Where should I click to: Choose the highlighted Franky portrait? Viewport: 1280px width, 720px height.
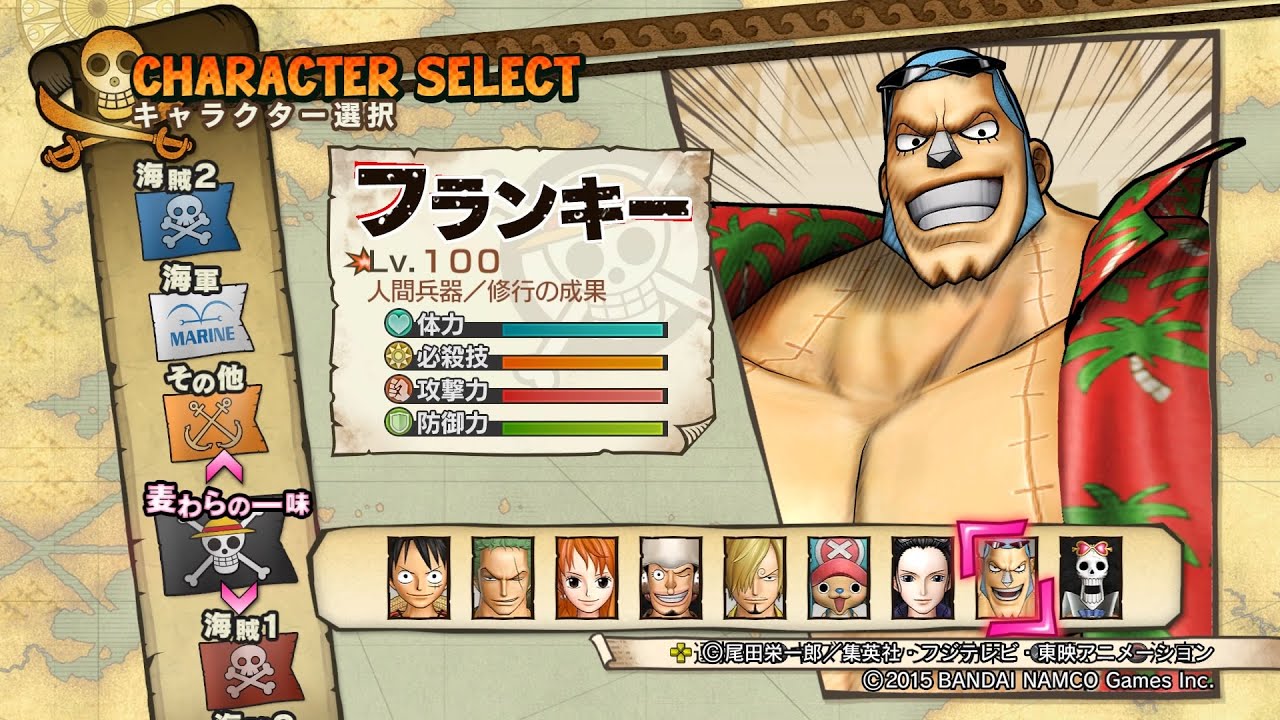coord(1007,577)
